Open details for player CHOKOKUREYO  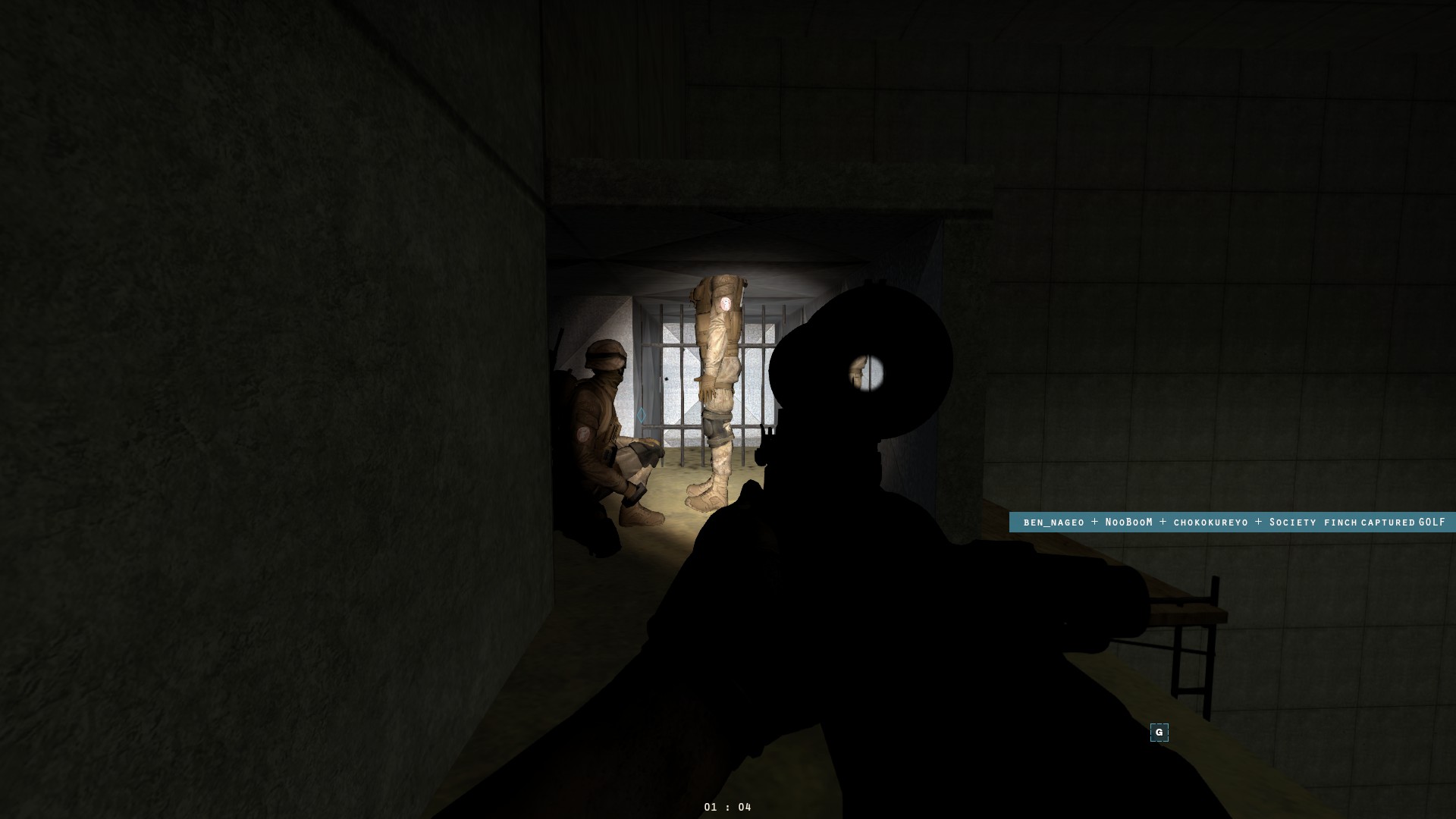1210,522
